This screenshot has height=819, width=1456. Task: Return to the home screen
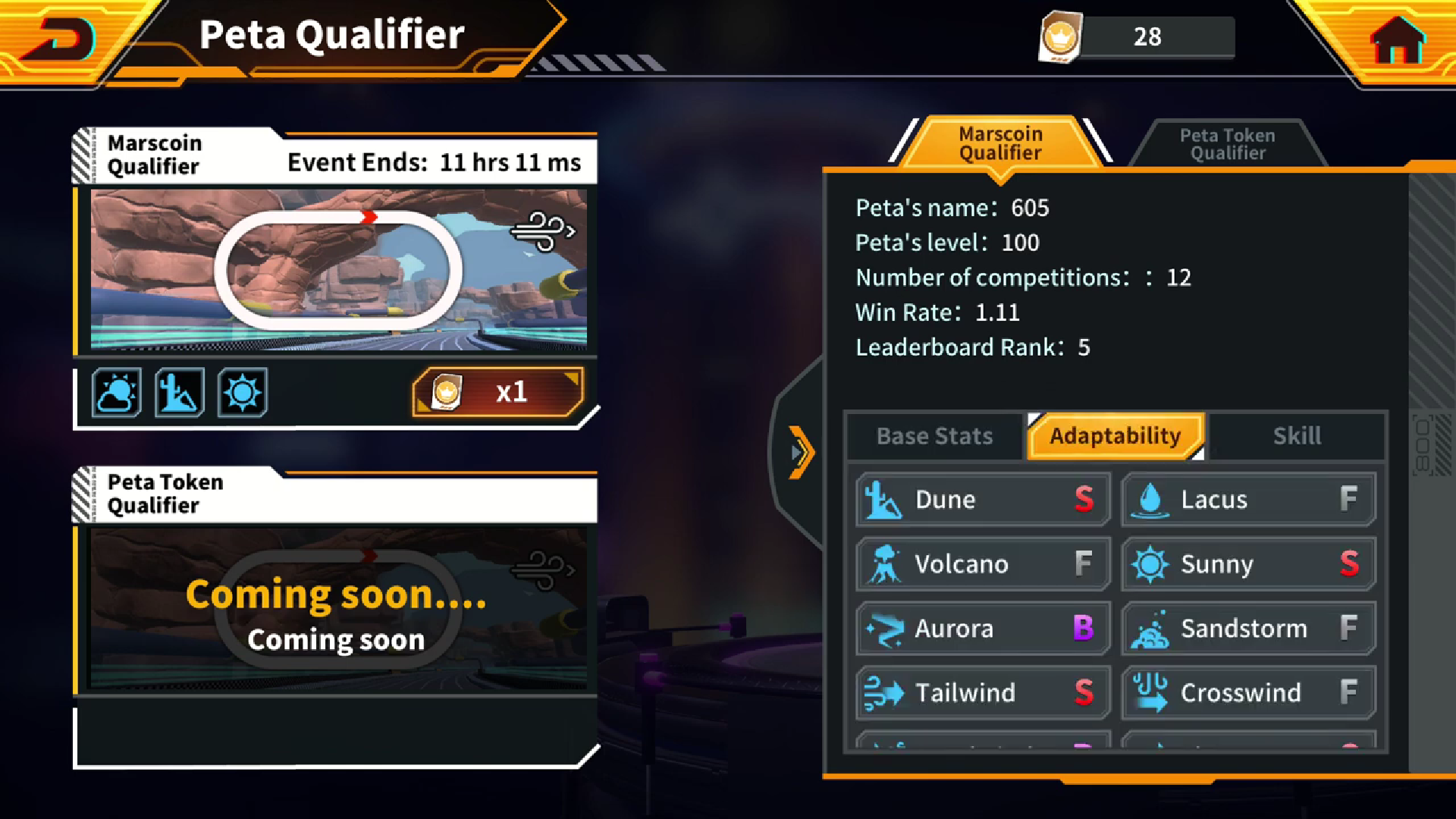click(1398, 39)
